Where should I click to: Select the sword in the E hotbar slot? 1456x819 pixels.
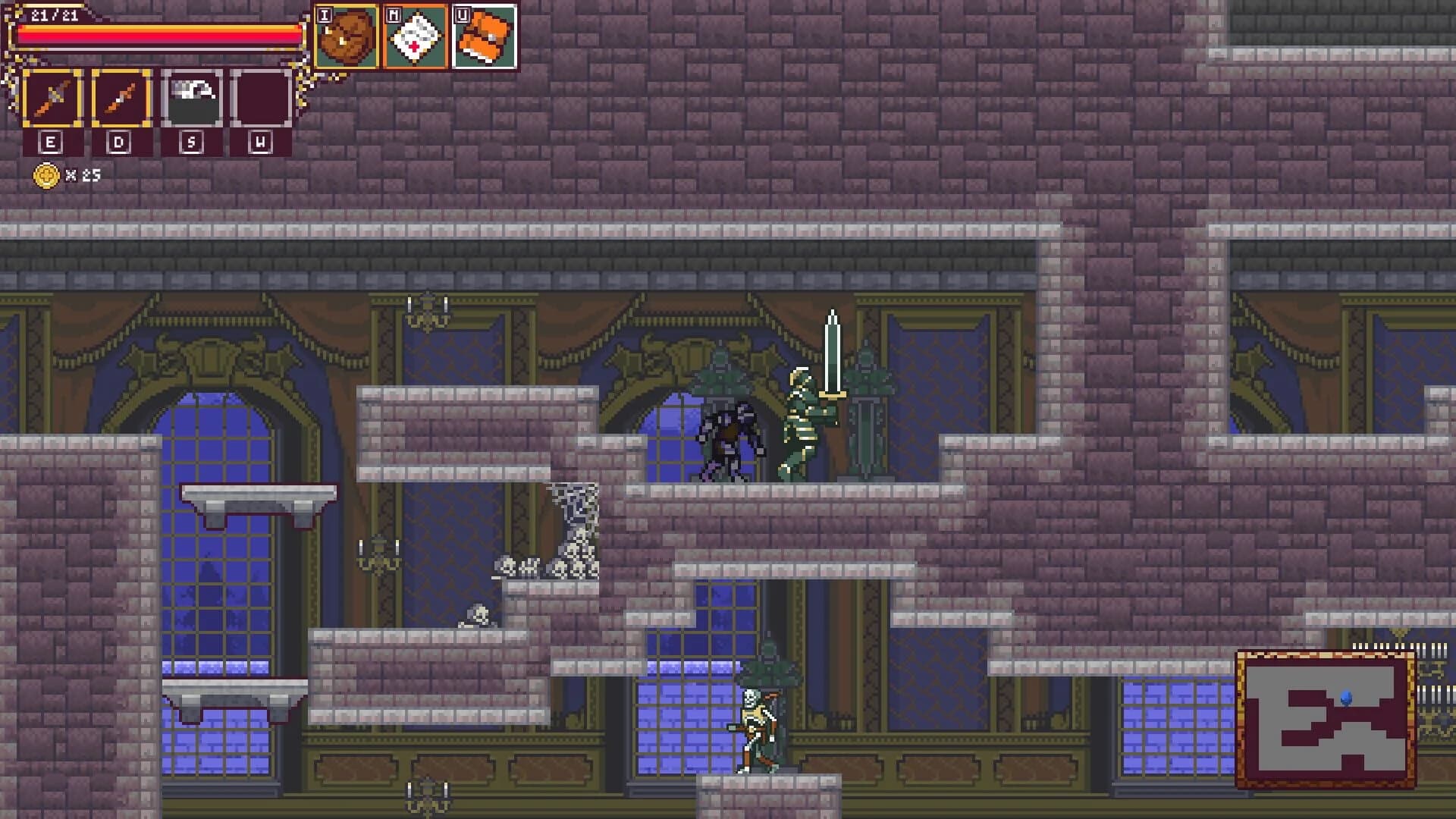[52, 97]
